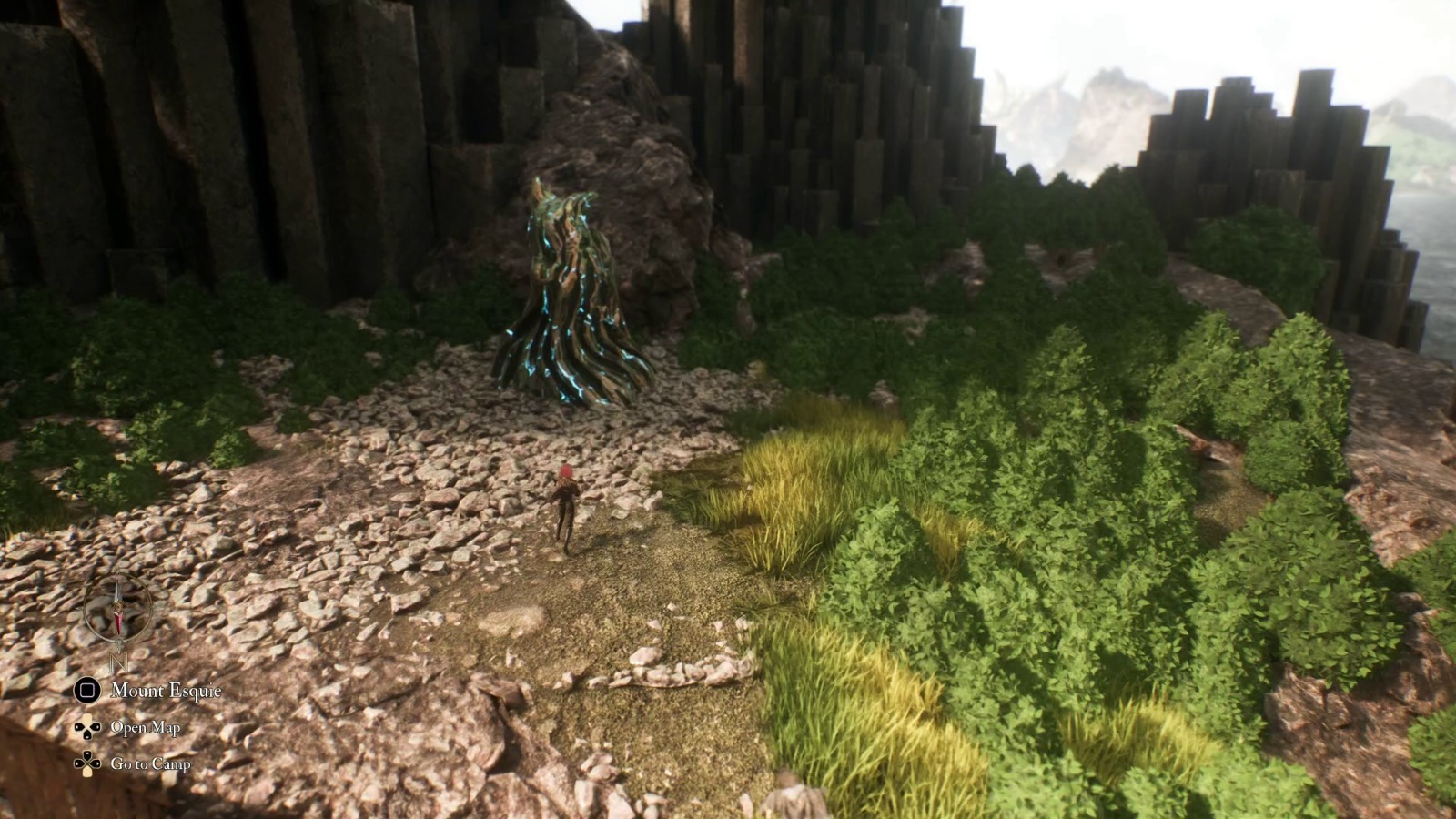Click the D-pad icon beside Go to Camp
Image resolution: width=1456 pixels, height=819 pixels.
pyautogui.click(x=87, y=763)
